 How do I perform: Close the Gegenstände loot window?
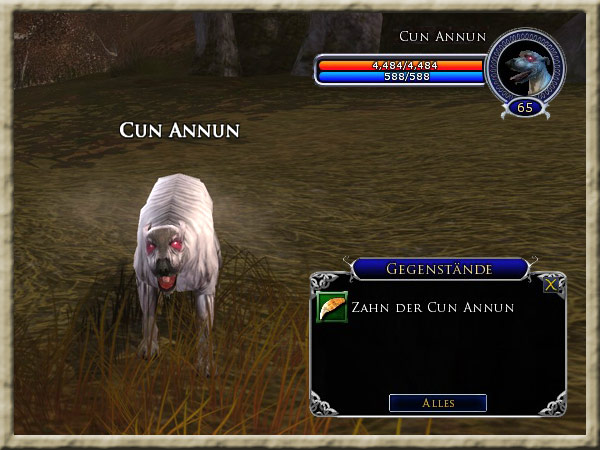[x=551, y=284]
